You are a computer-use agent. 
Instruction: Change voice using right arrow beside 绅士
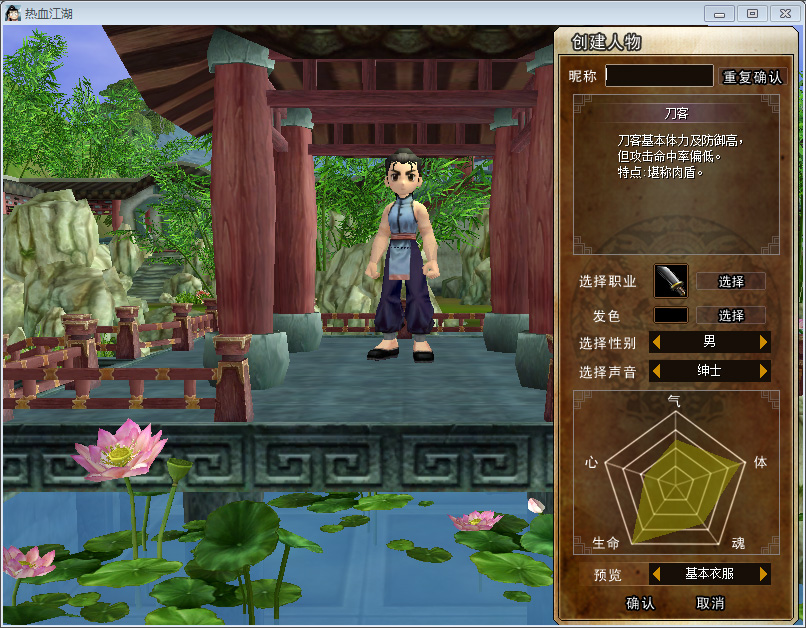(764, 371)
